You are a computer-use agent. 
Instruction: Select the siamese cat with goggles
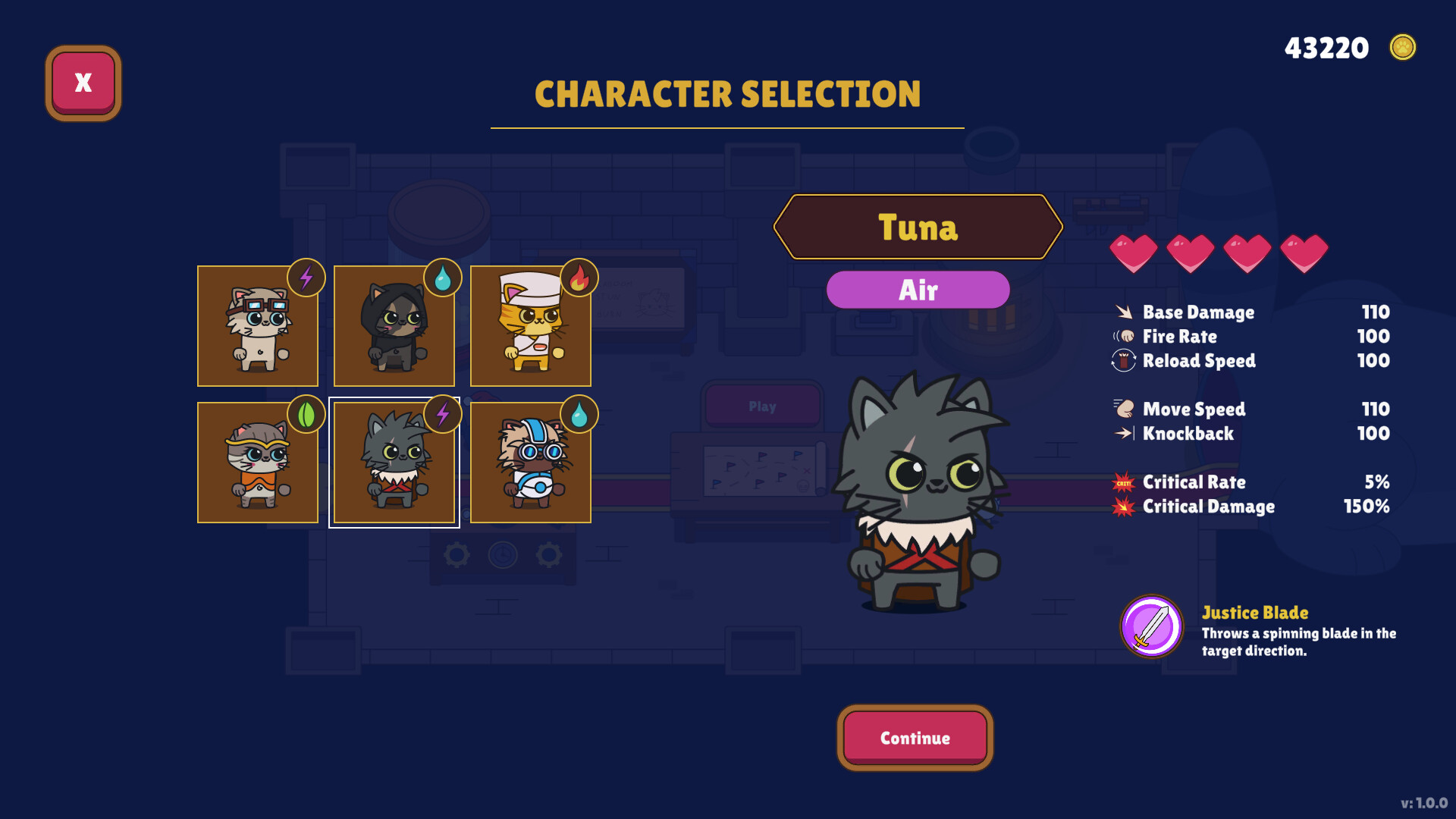257,326
